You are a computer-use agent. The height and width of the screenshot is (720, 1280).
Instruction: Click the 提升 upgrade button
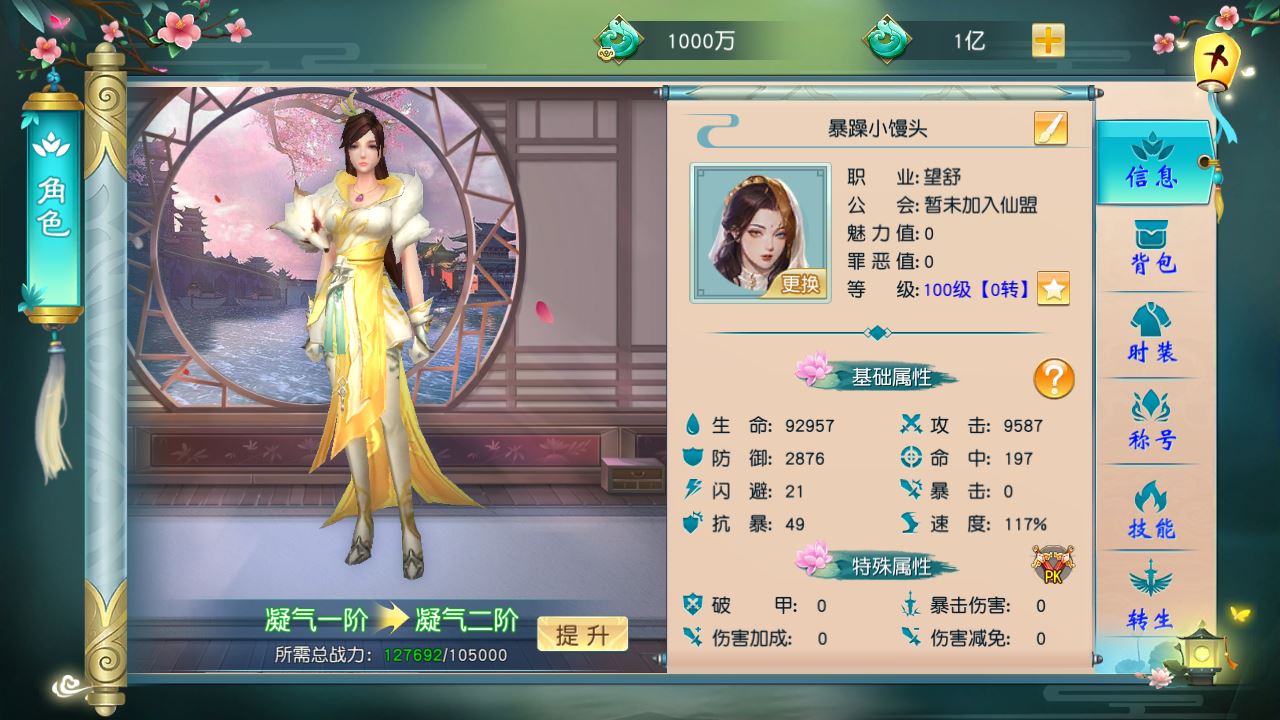pos(582,634)
